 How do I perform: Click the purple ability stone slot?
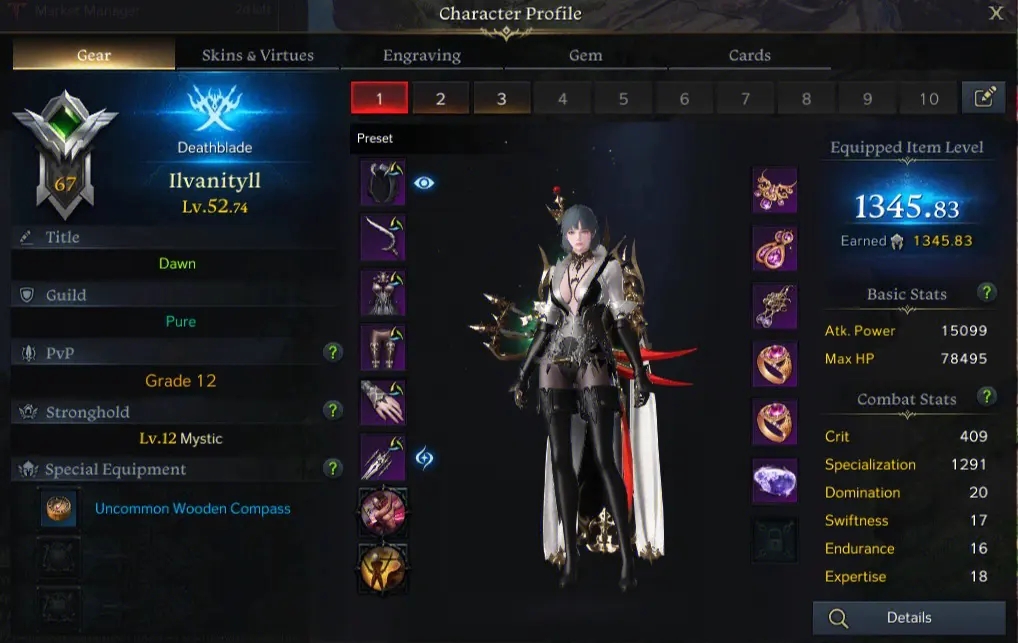tap(774, 480)
